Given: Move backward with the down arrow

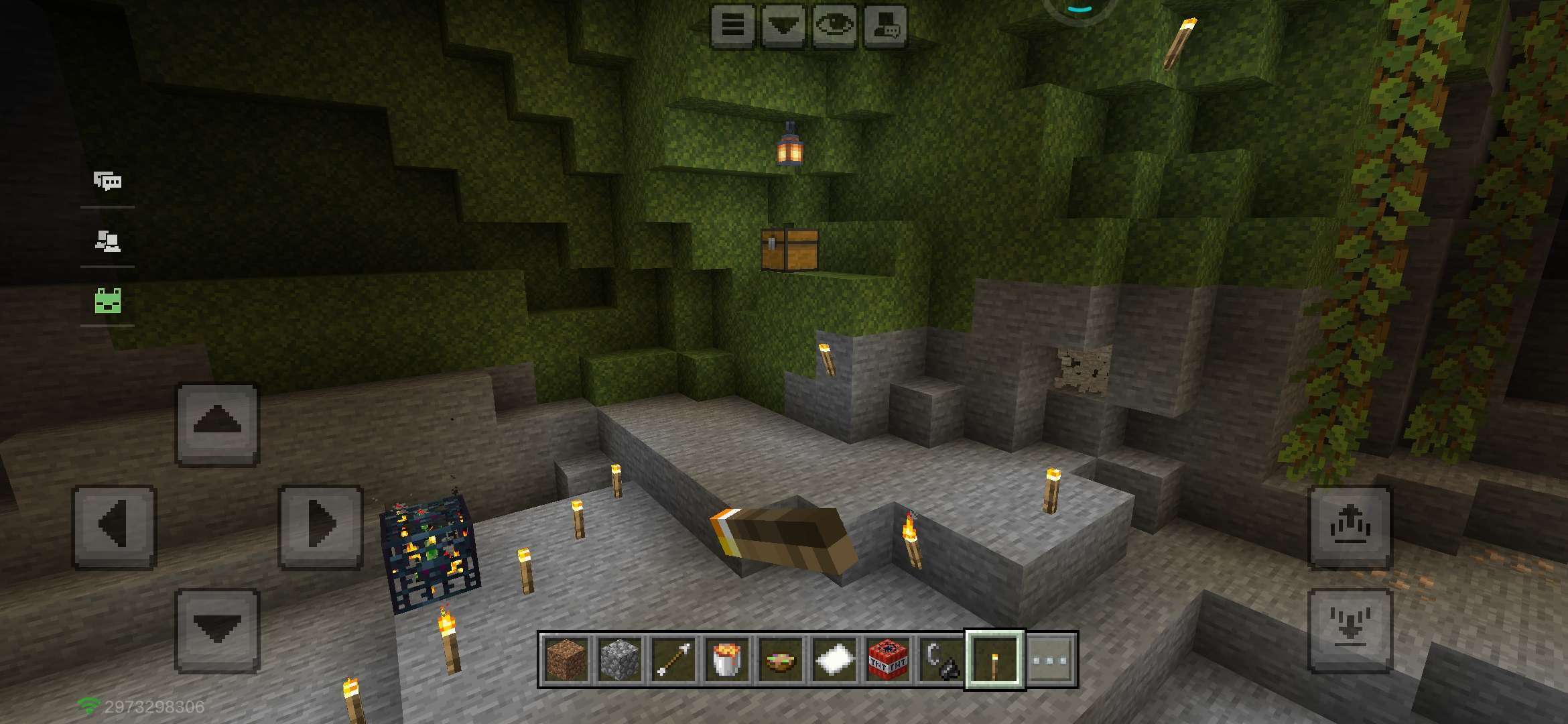Looking at the screenshot, I should click(217, 629).
